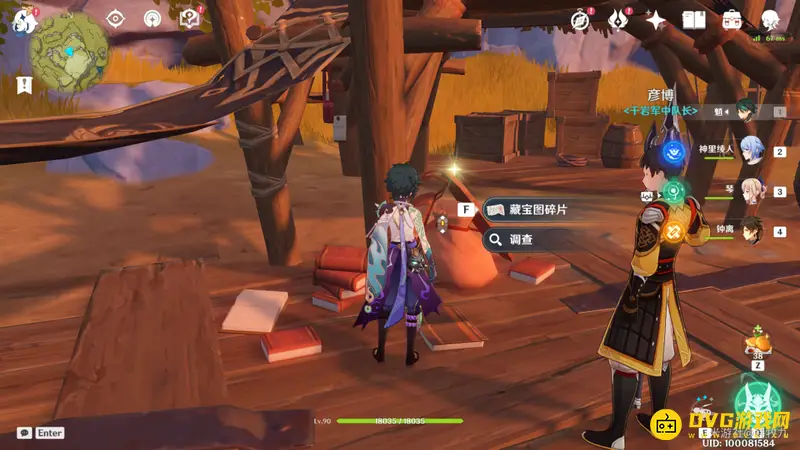The width and height of the screenshot is (800, 450).
Task: Open the adventurer handbook book icon
Action: 694,19
